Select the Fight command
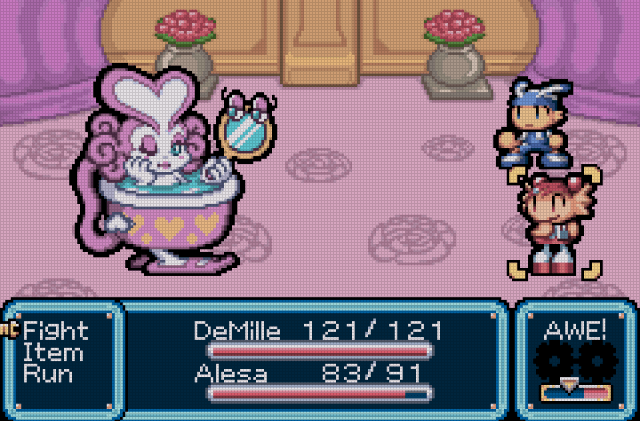Image resolution: width=640 pixels, height=421 pixels. pos(56,331)
